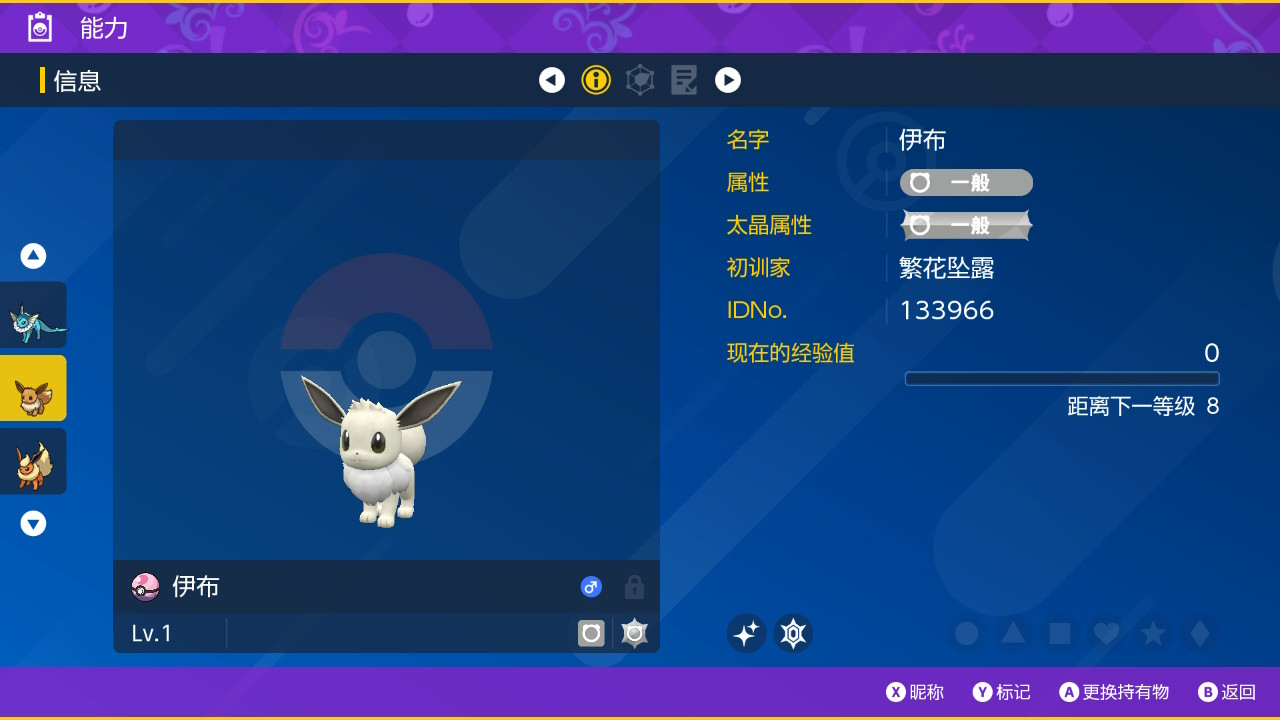Screen dimensions: 1280x720
Task: Click the Tera badge mark near Lv.1
Action: [634, 632]
